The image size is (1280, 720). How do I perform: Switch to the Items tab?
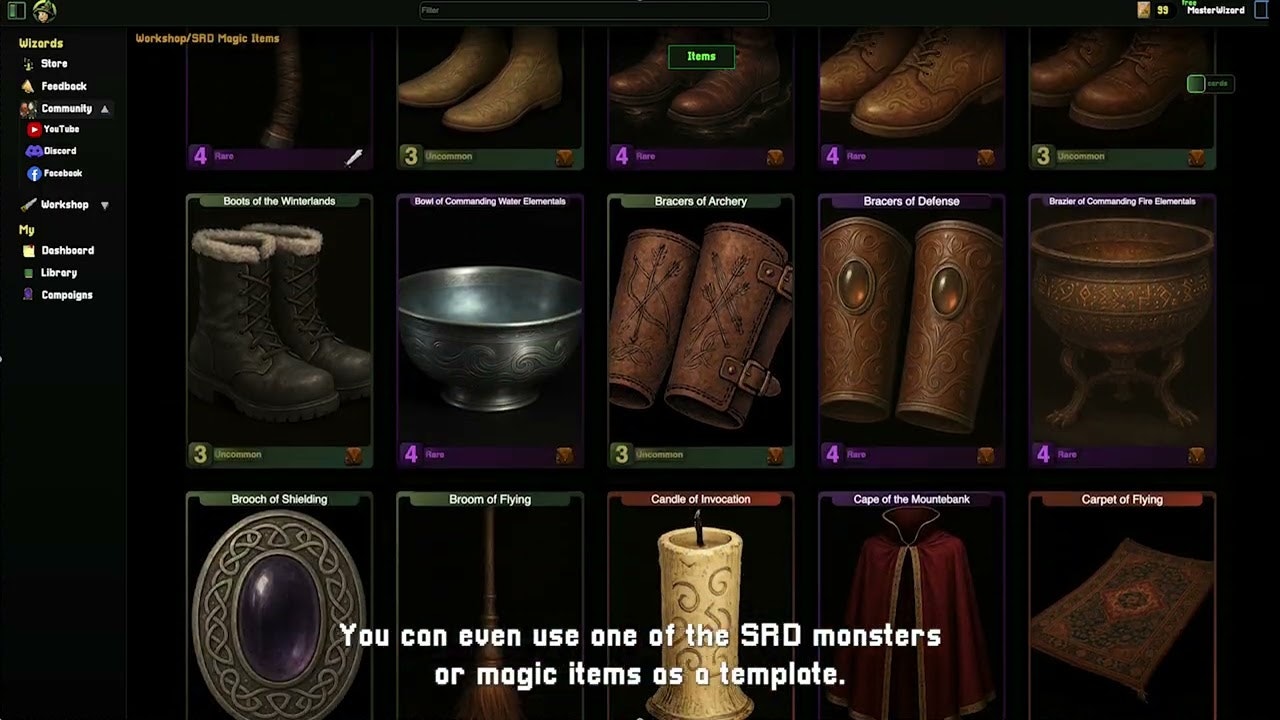point(701,56)
